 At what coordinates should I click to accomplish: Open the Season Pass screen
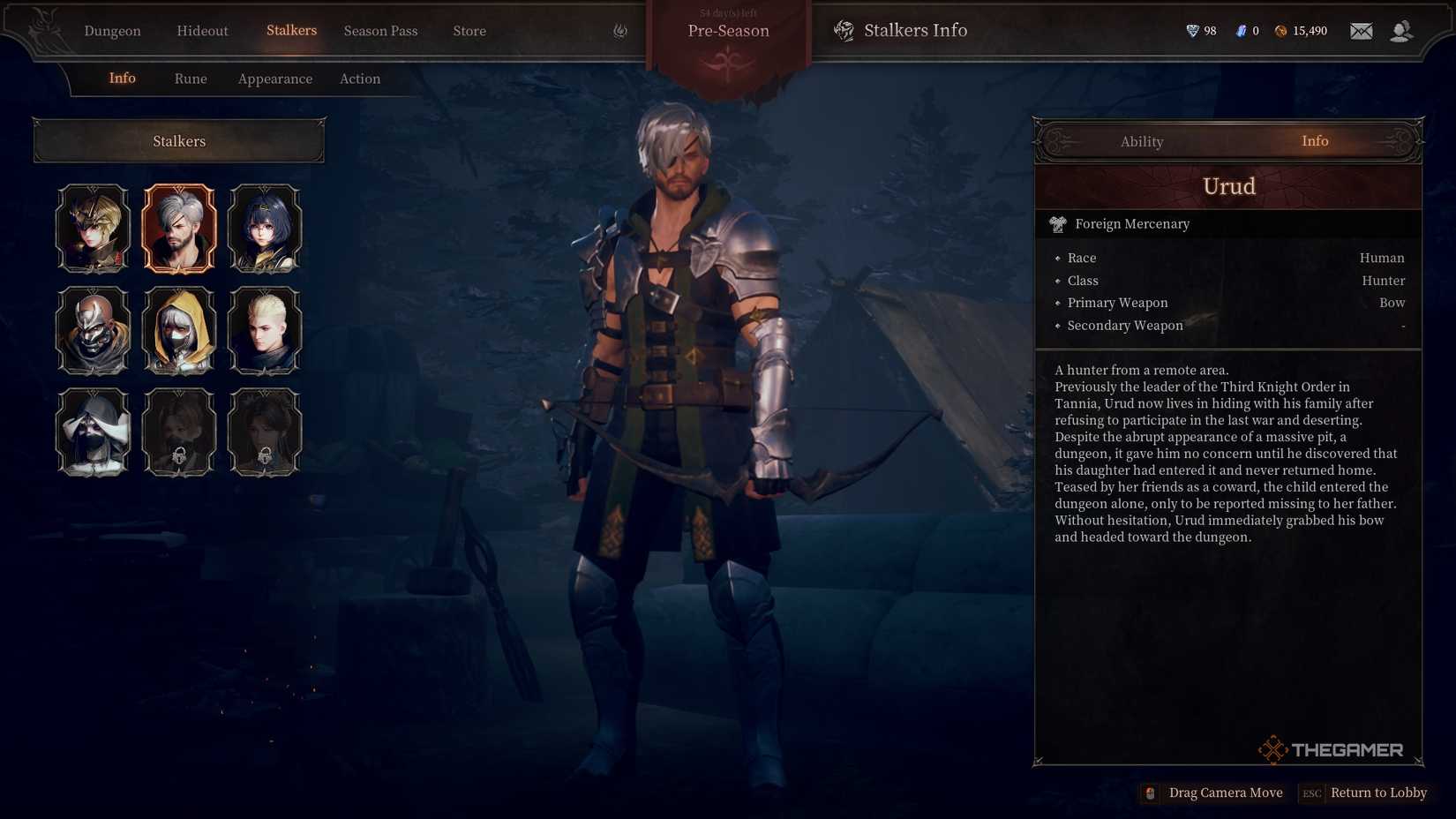point(380,31)
